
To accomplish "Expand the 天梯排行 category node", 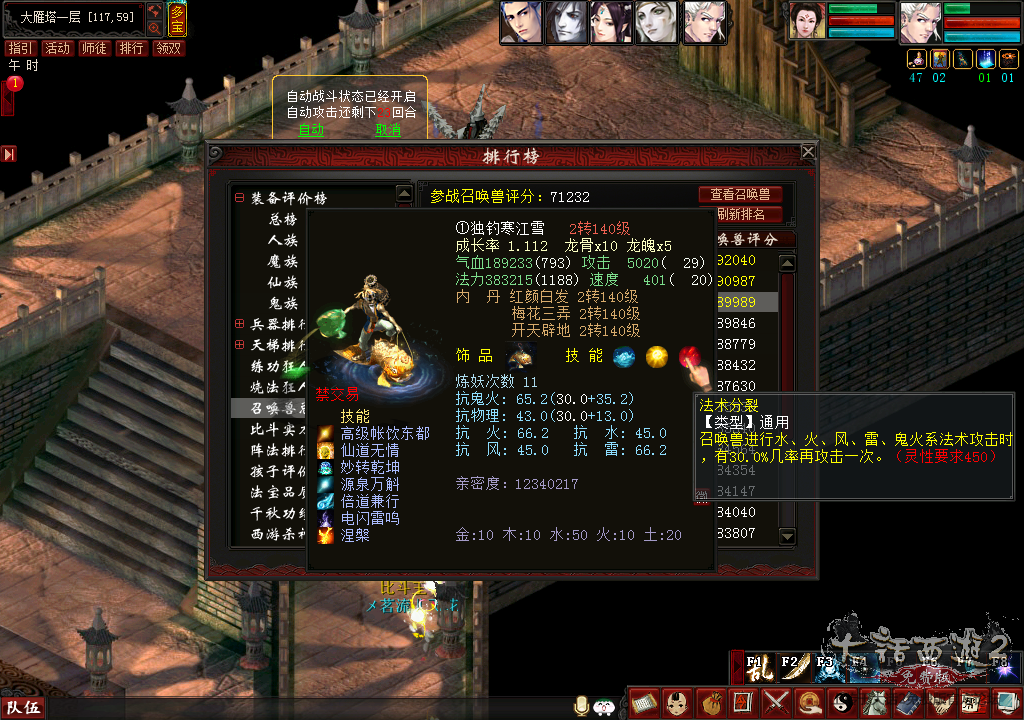I will [240, 345].
